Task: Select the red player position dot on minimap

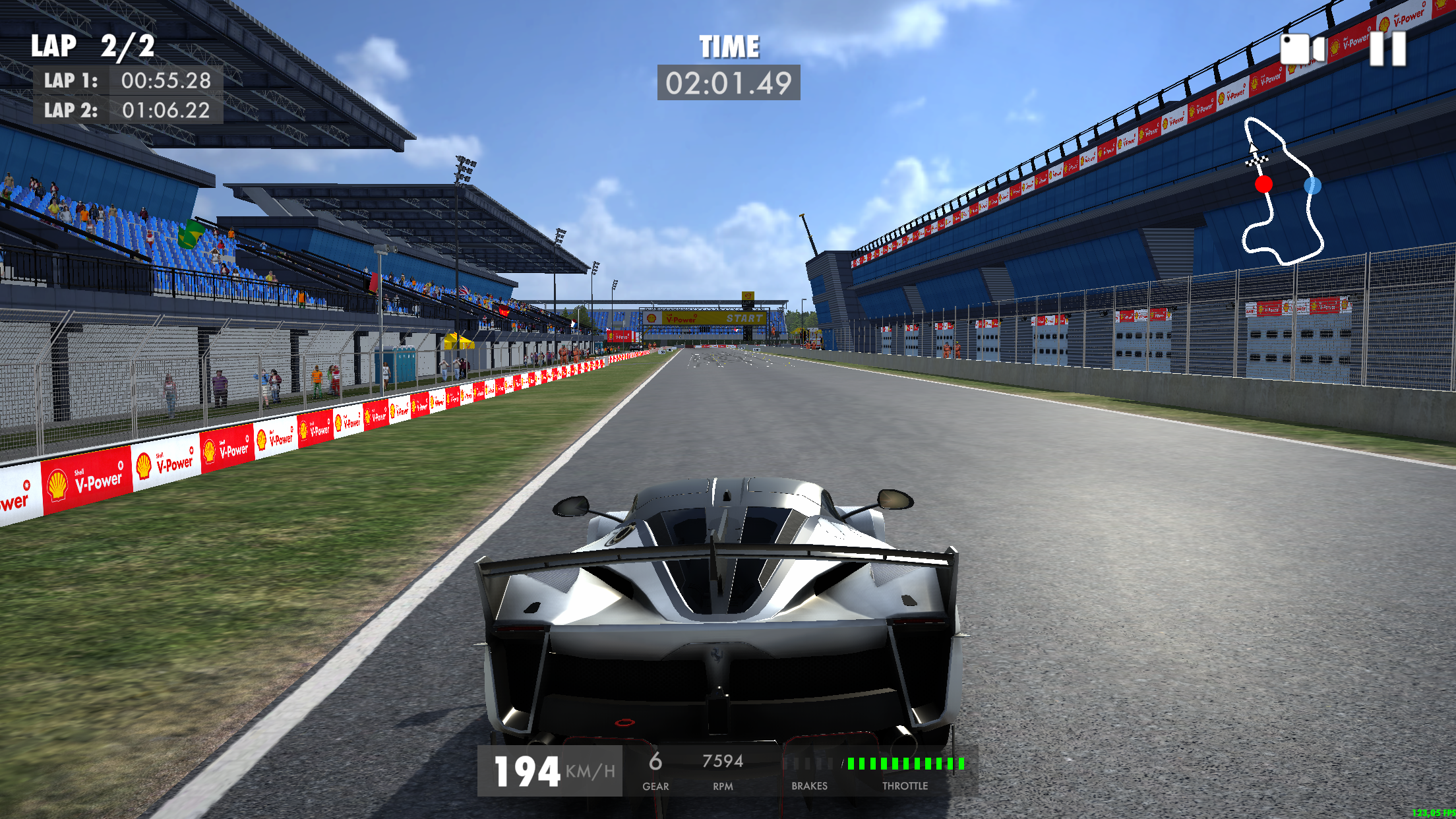Action: (1263, 185)
